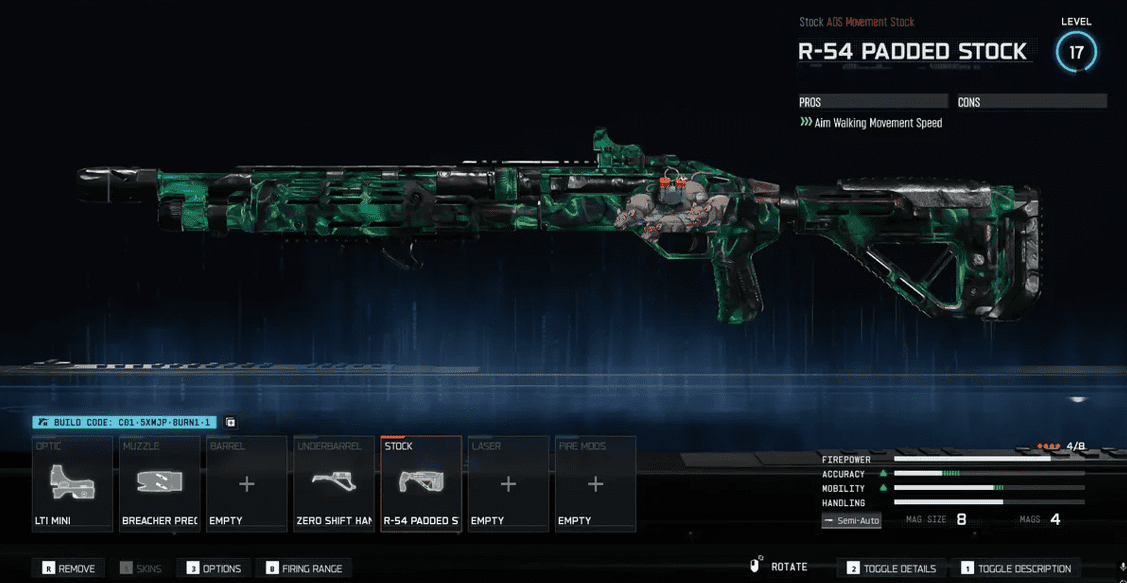Enter the Firing Range

click(304, 569)
